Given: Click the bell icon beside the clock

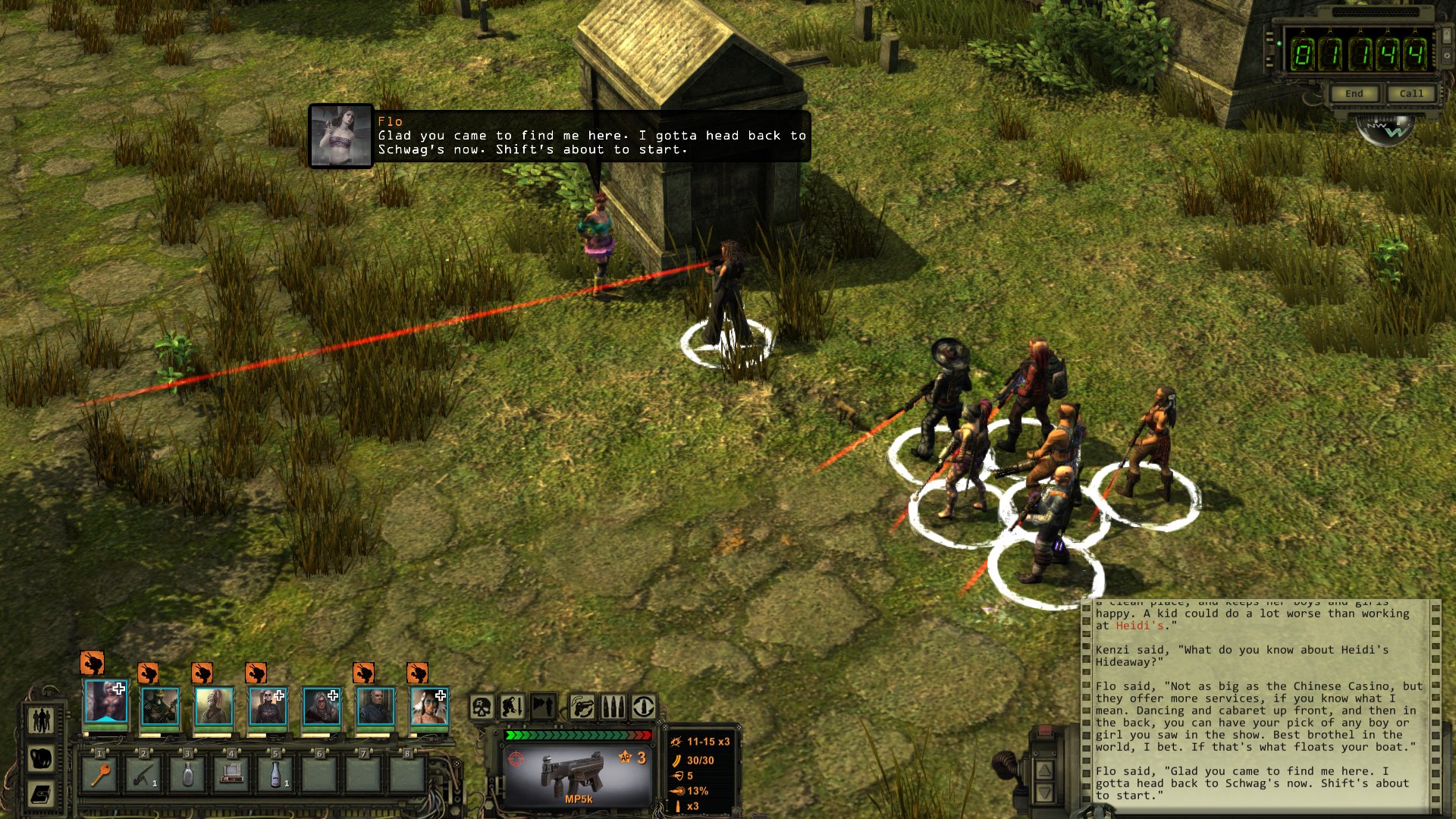Looking at the screenshot, I should coord(1447,36).
